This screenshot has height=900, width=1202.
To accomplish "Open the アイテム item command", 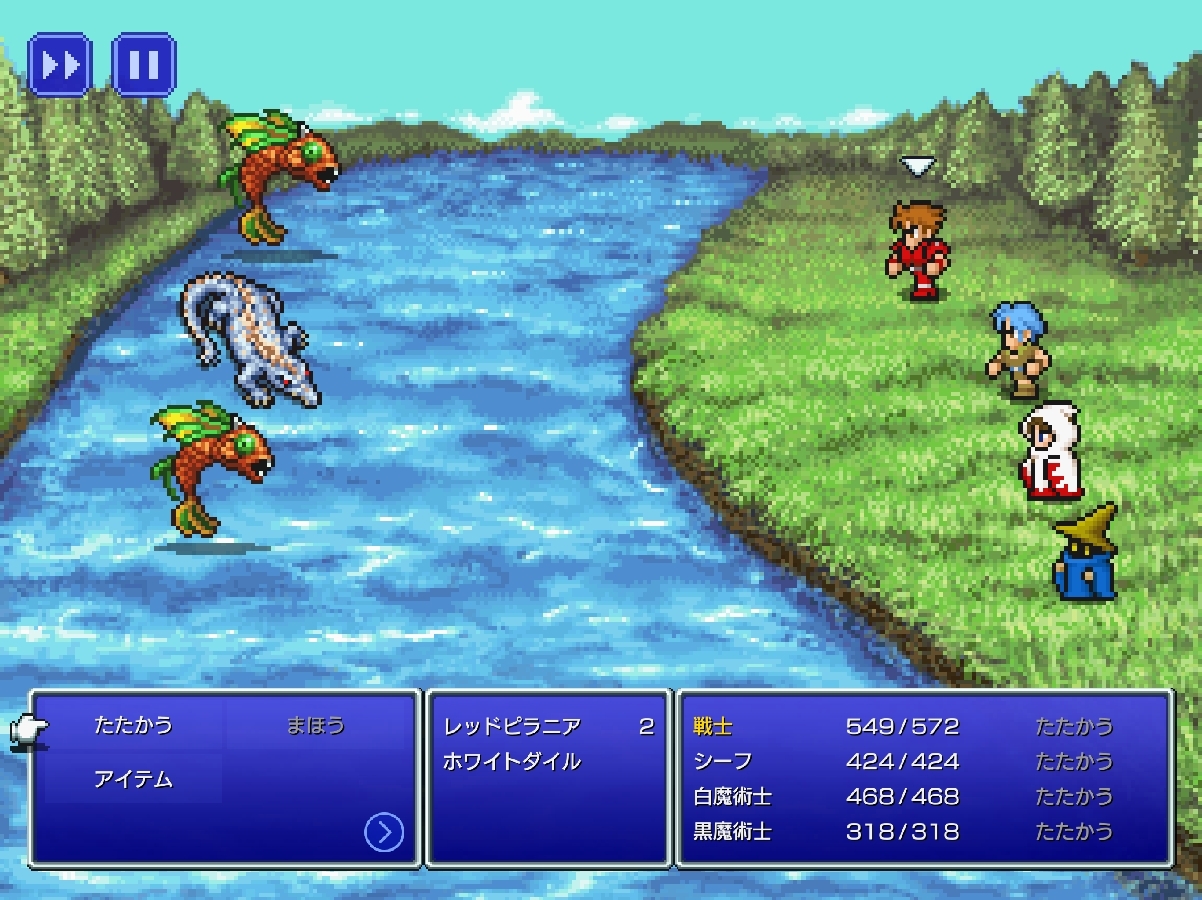I will click(x=133, y=779).
